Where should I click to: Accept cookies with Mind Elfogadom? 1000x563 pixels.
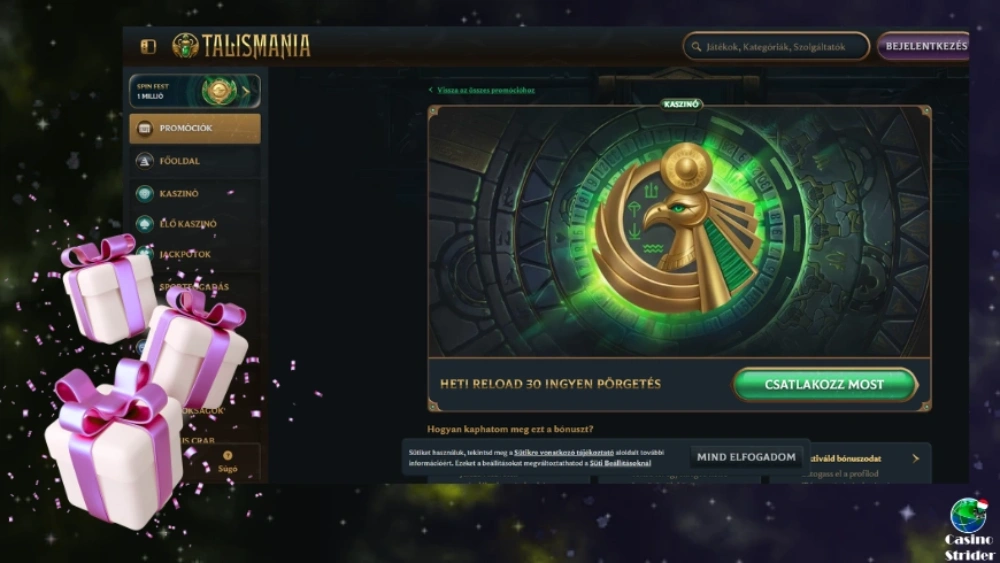pos(747,457)
